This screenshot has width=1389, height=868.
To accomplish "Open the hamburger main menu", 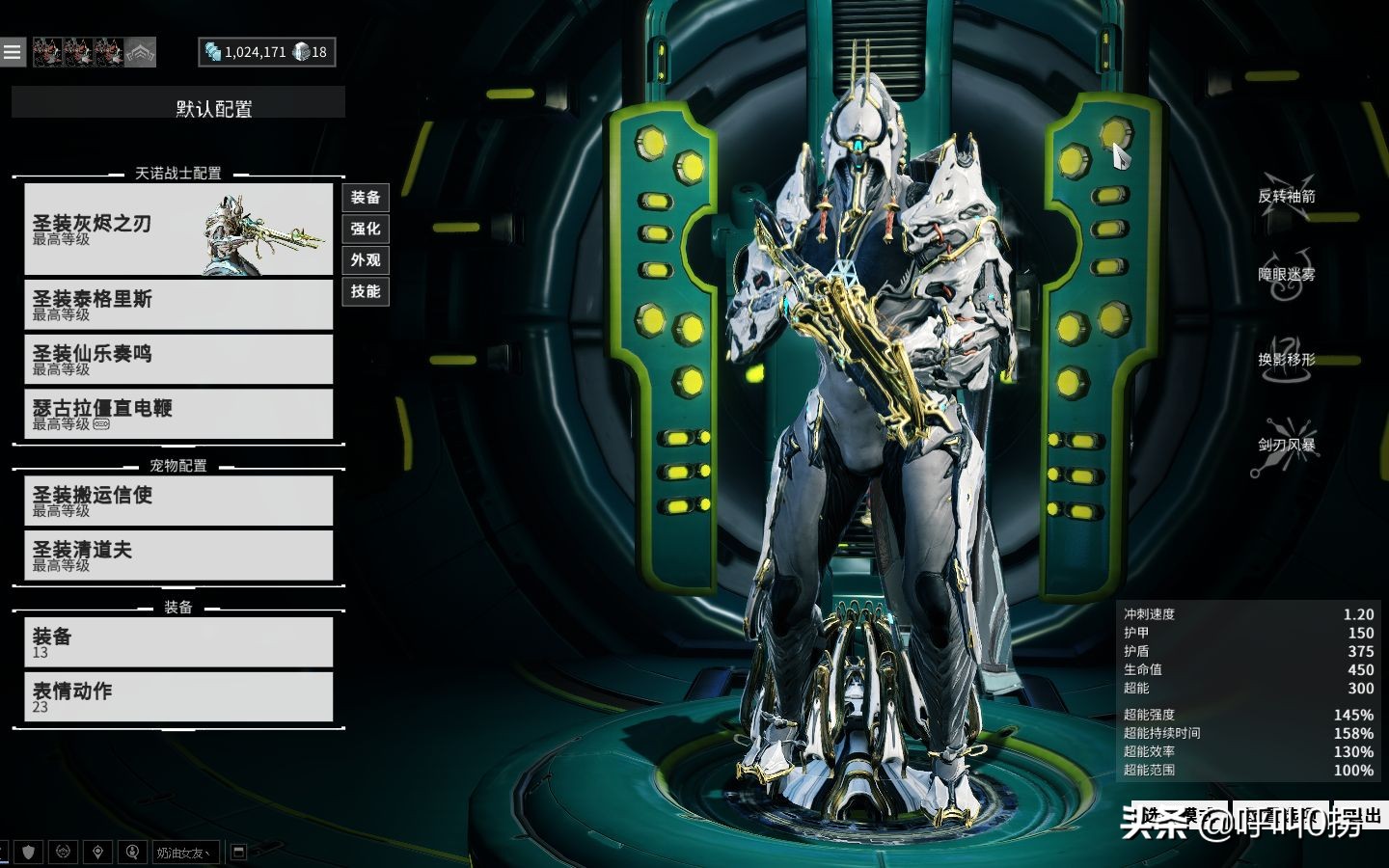I will click(13, 52).
